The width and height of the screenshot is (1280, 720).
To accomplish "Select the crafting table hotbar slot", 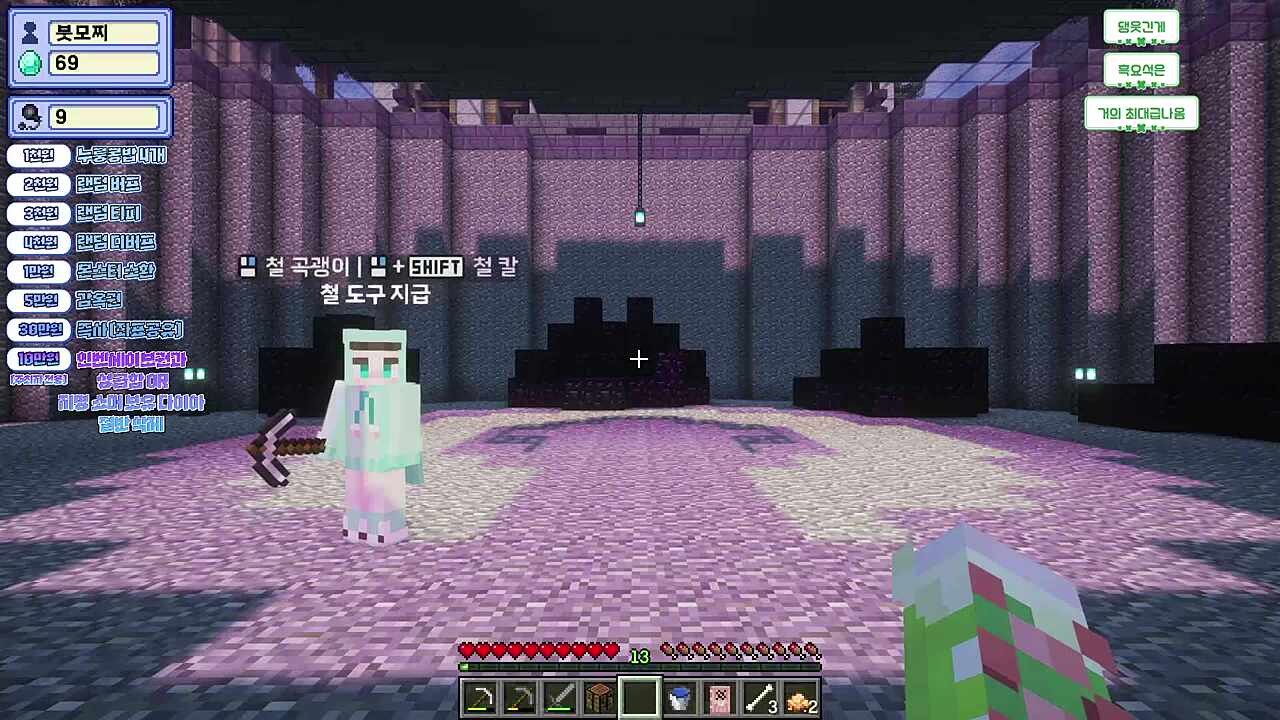I will [599, 697].
